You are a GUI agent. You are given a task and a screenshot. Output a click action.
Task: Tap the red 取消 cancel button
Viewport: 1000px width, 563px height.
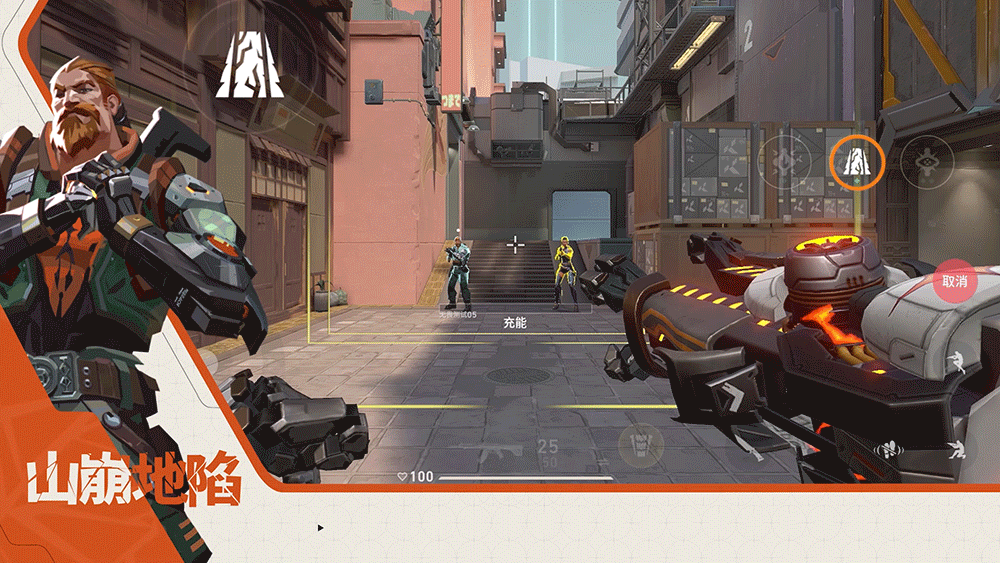(954, 281)
